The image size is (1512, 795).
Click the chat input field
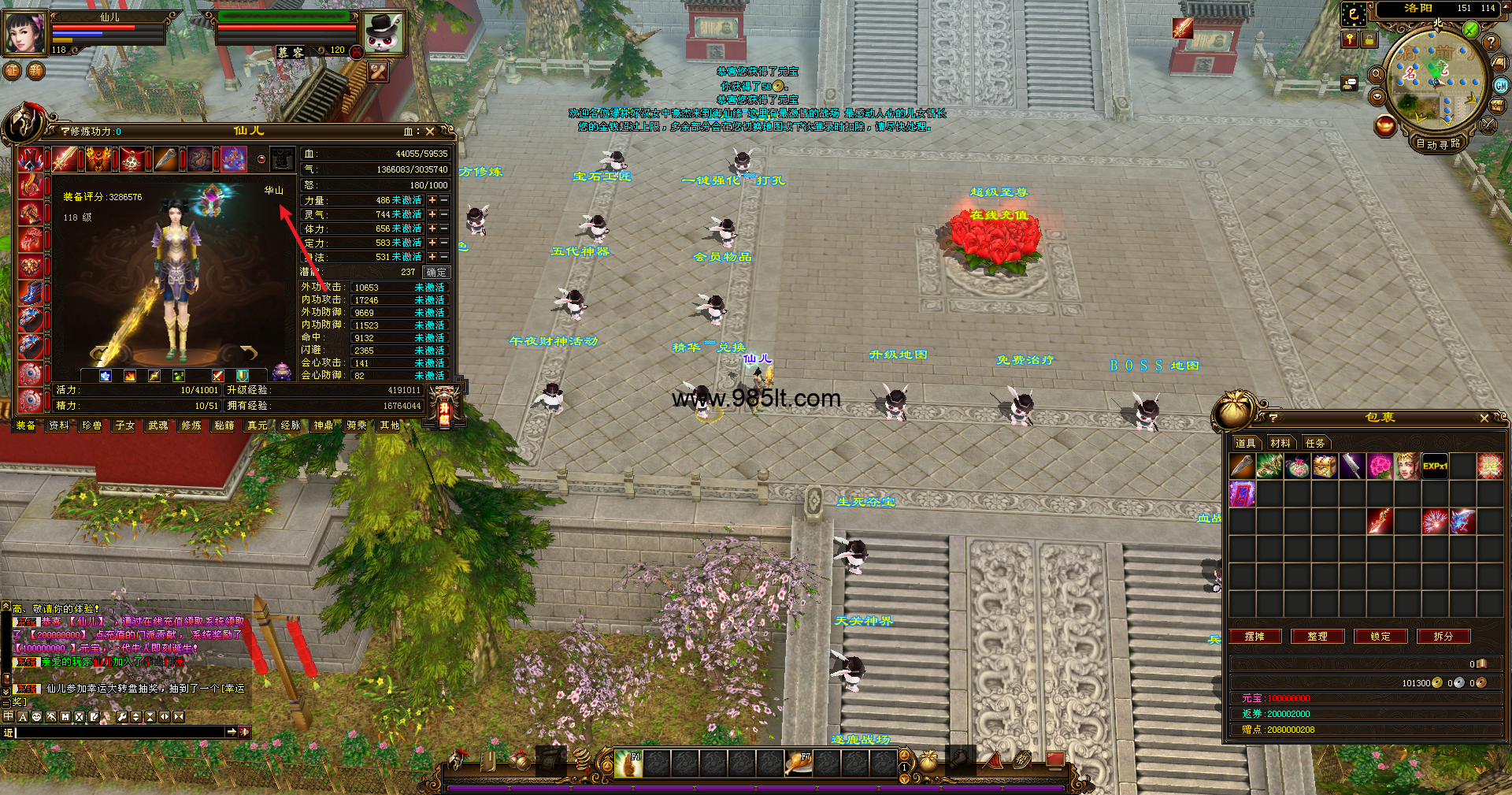(118, 733)
